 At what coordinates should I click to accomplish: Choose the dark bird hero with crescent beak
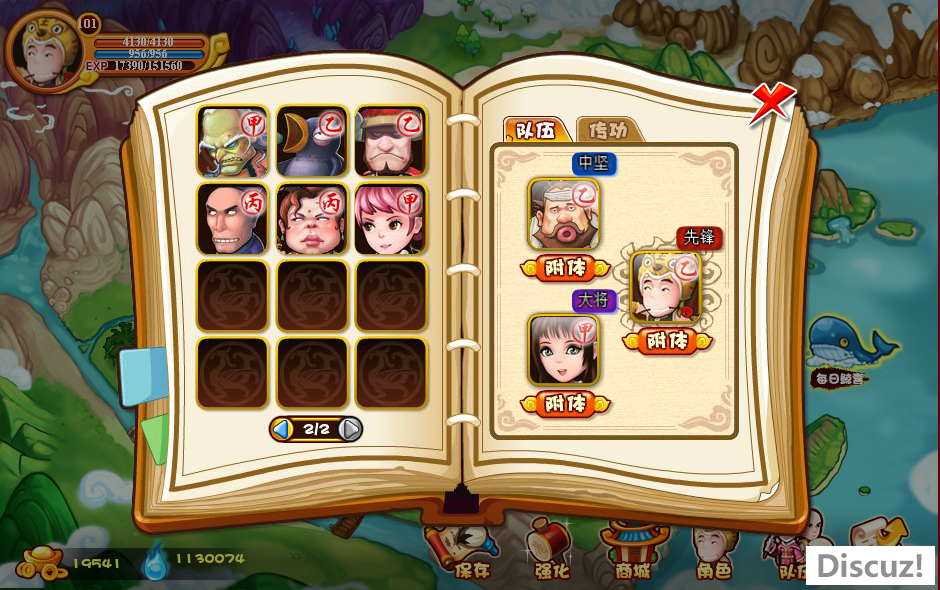click(311, 141)
